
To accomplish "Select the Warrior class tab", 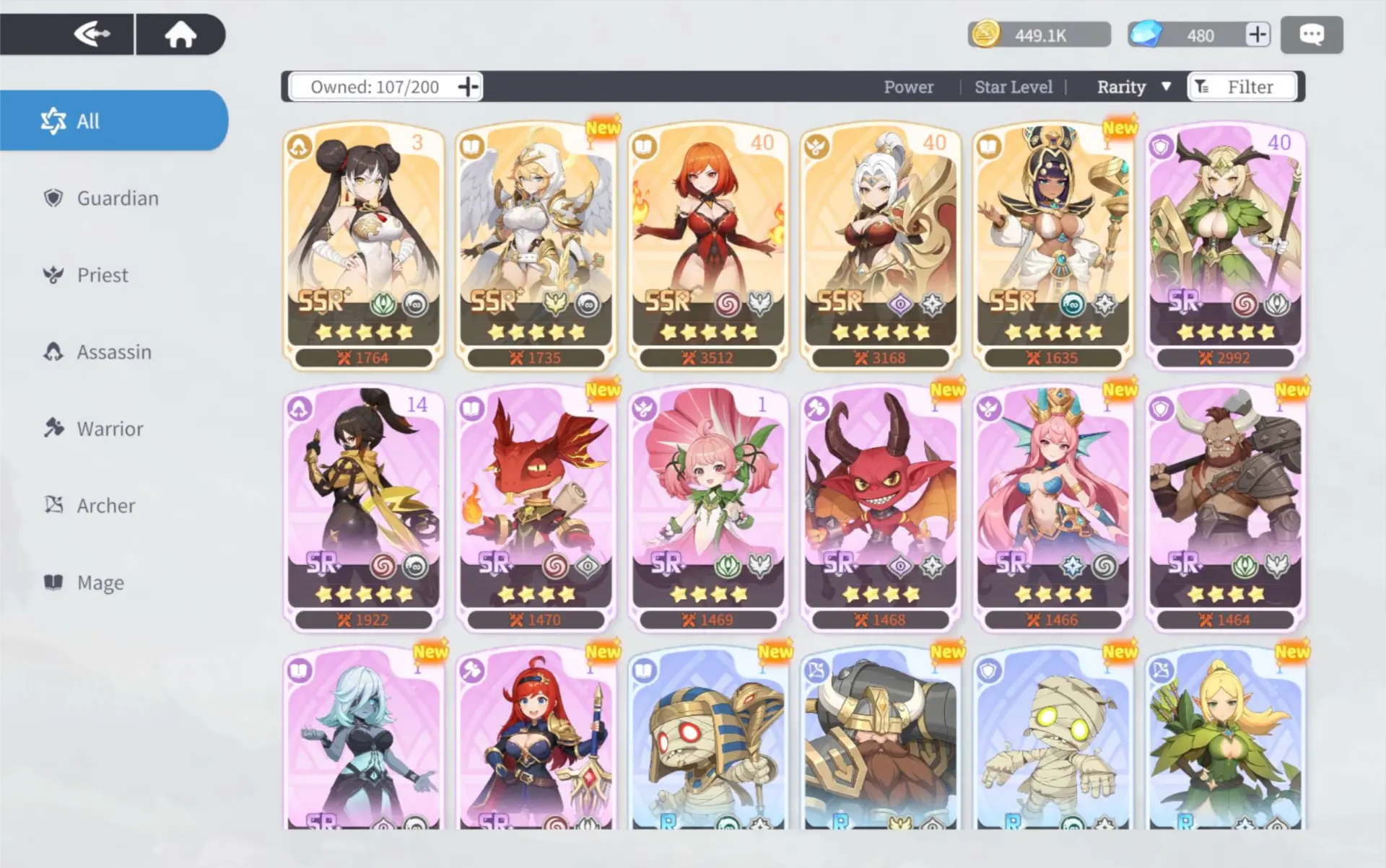I will pyautogui.click(x=110, y=429).
